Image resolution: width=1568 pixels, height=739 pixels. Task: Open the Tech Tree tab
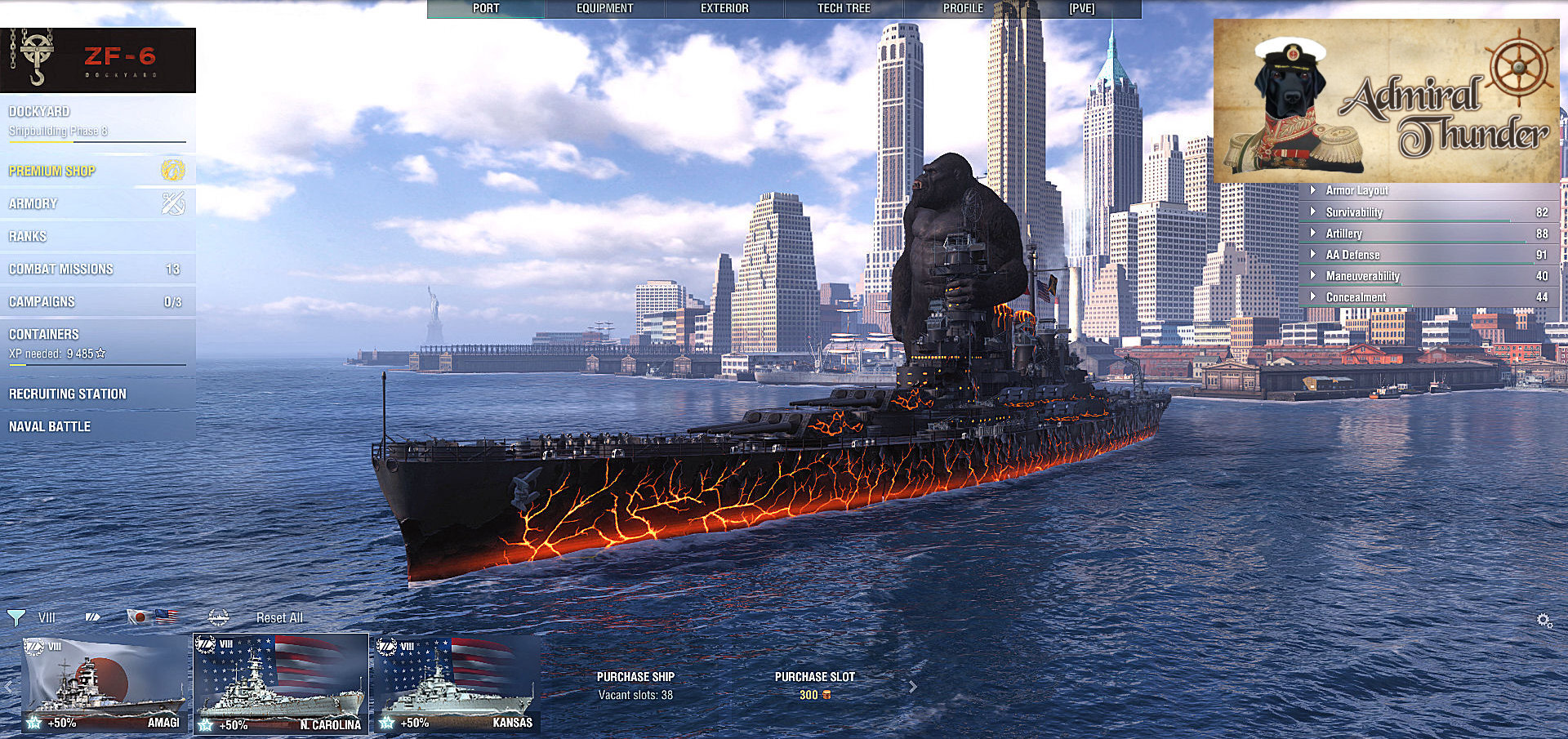tap(844, 8)
